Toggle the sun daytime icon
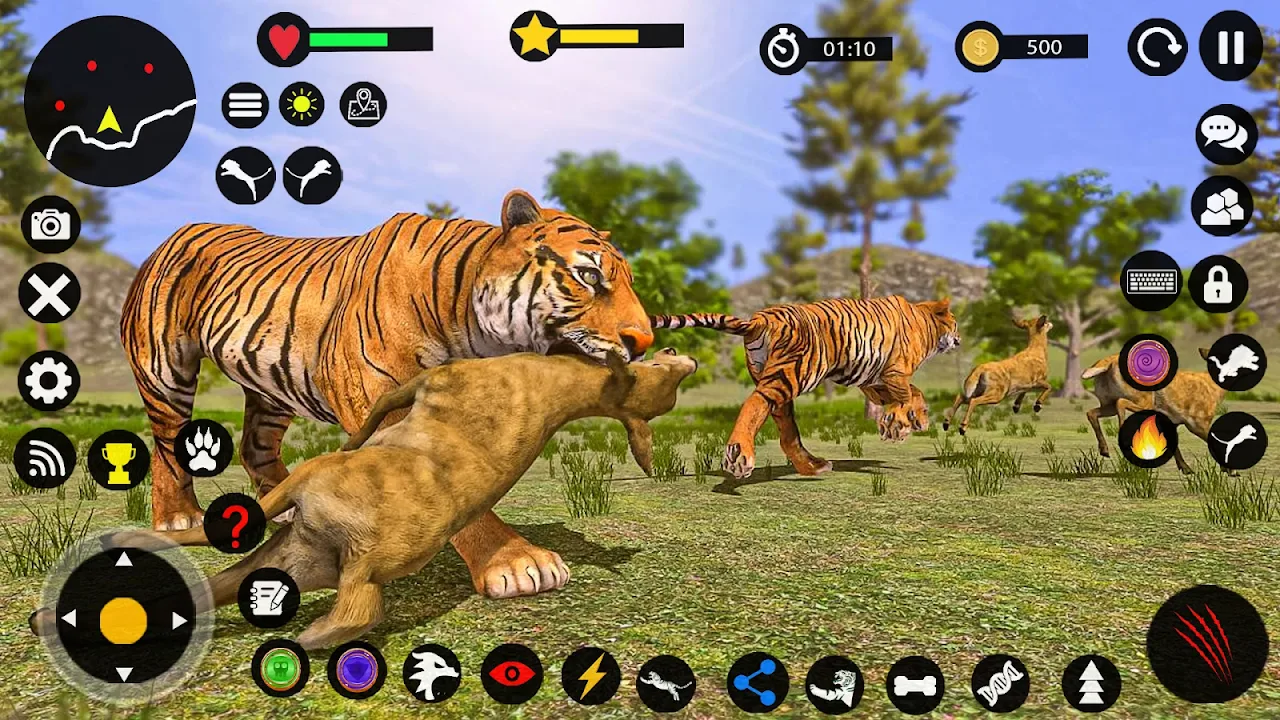The width and height of the screenshot is (1280, 720). pyautogui.click(x=302, y=104)
